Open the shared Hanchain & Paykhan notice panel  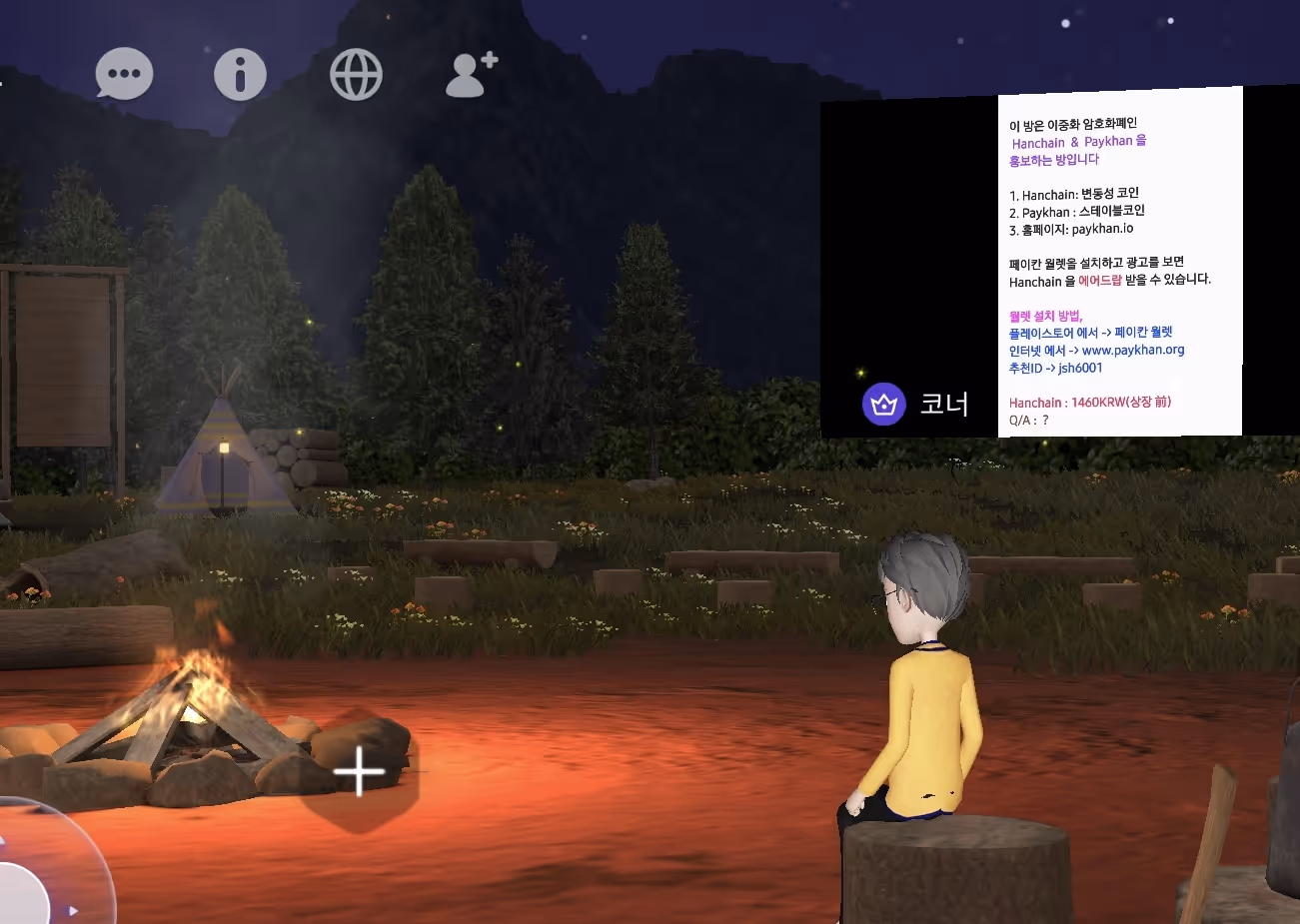pyautogui.click(x=1119, y=262)
